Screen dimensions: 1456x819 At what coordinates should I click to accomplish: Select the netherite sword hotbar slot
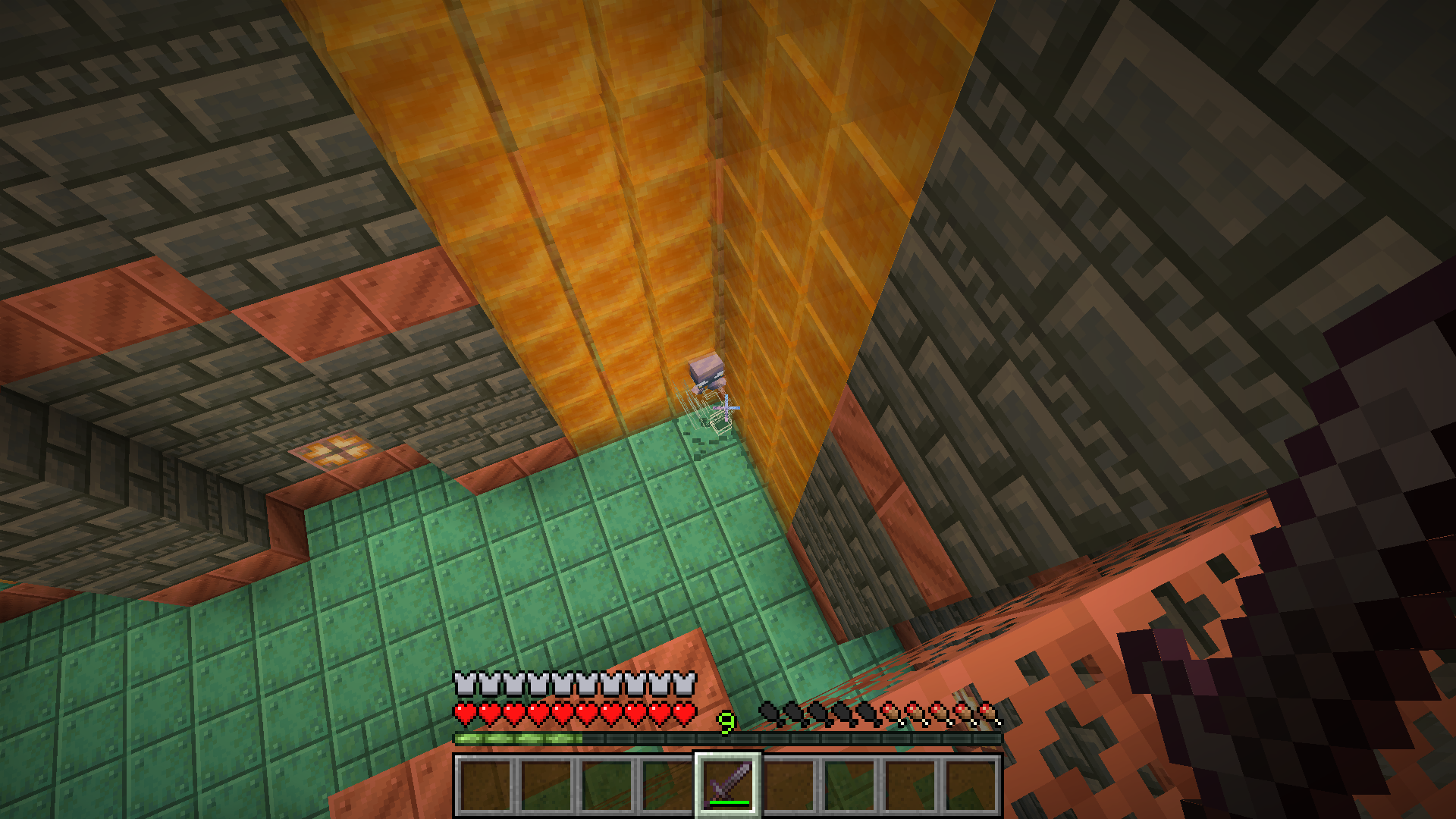pyautogui.click(x=727, y=784)
